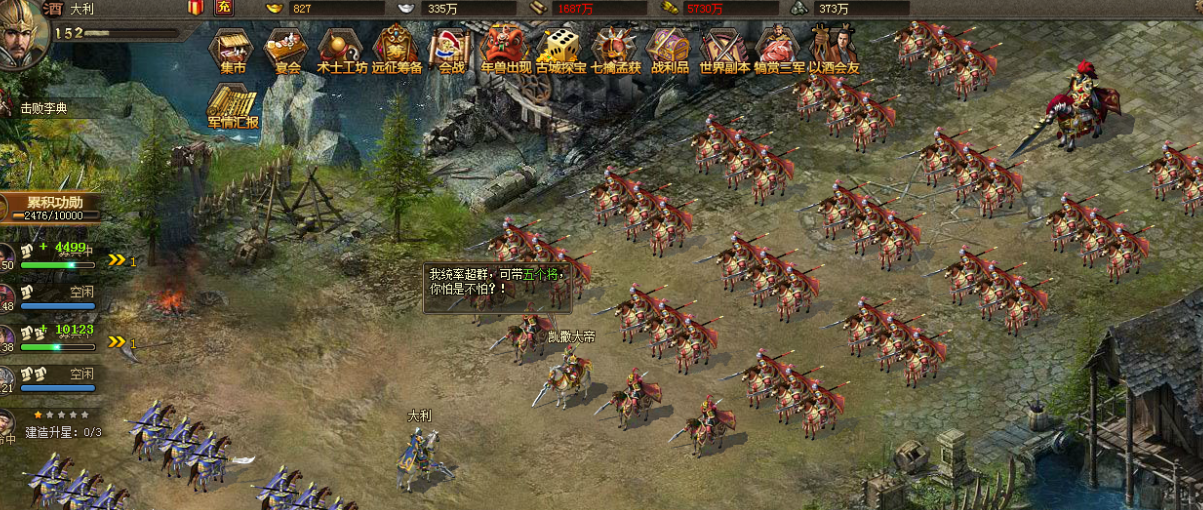1203x510 pixels.
Task: Open the 战利品 treasure chest icon
Action: [x=668, y=47]
